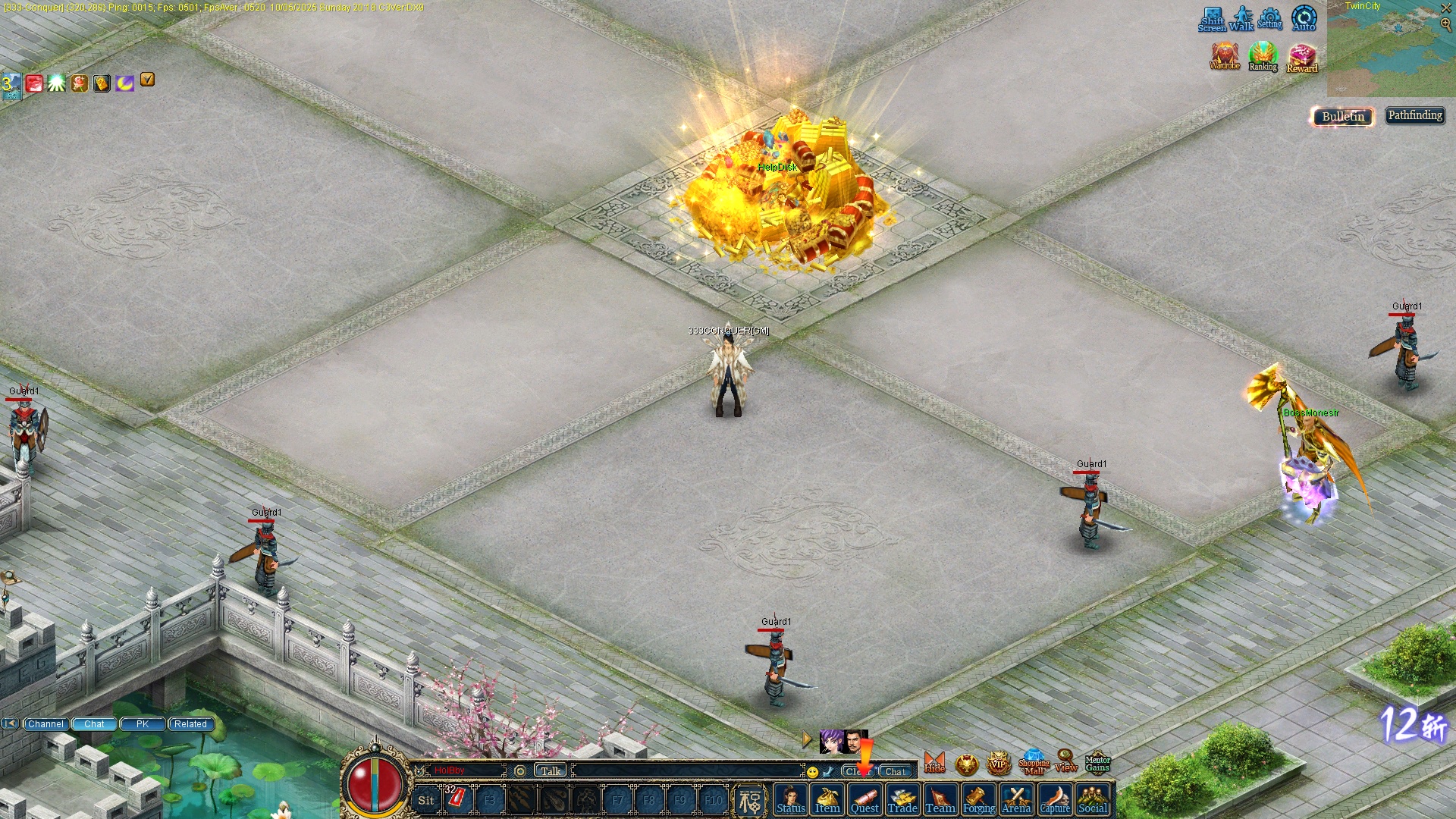Open the Team menu
This screenshot has width=1456, height=819.
[940, 800]
